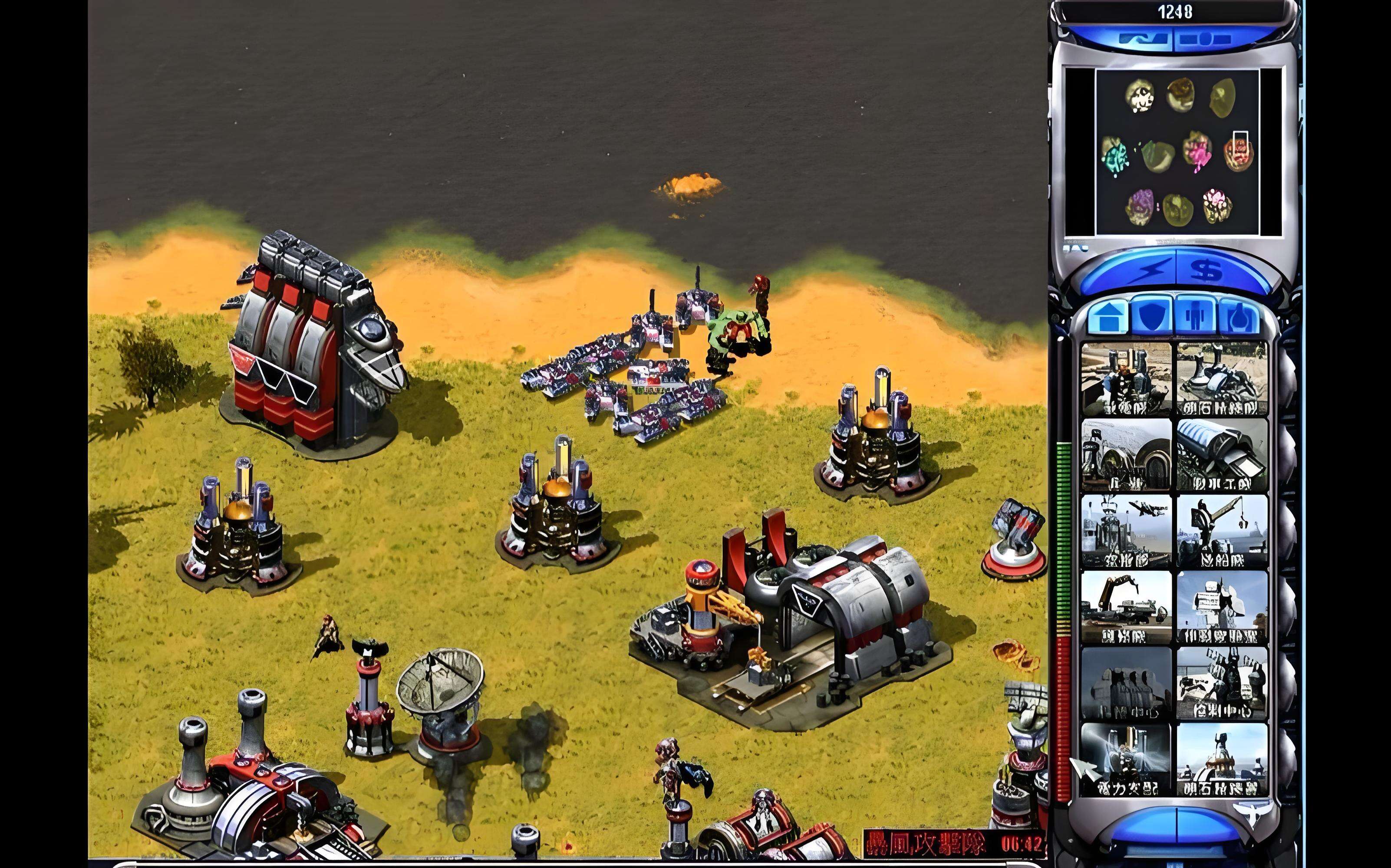The image size is (1391, 868).
Task: Choose the Barracks icon with arched doorway
Action: [x=1126, y=455]
